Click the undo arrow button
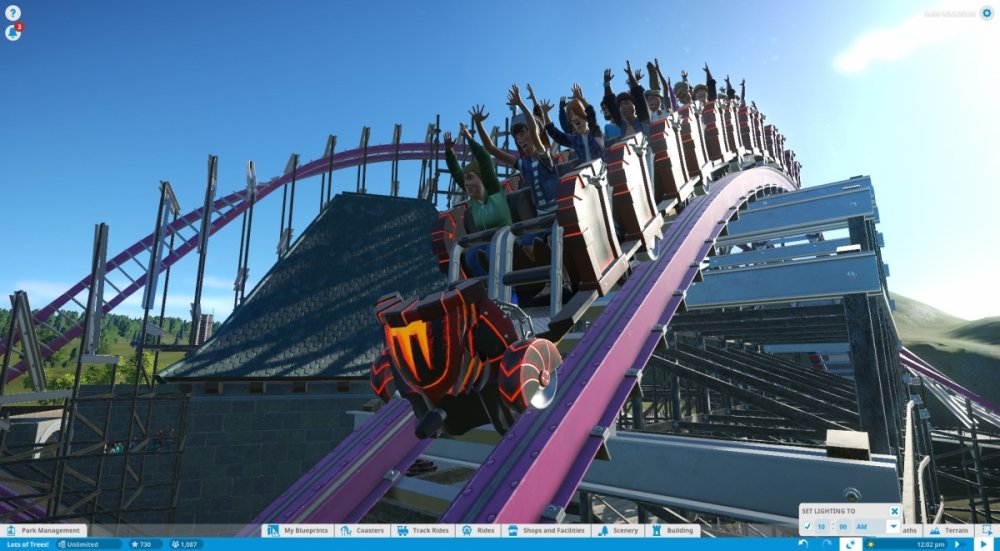The height and width of the screenshot is (551, 1000). [804, 544]
